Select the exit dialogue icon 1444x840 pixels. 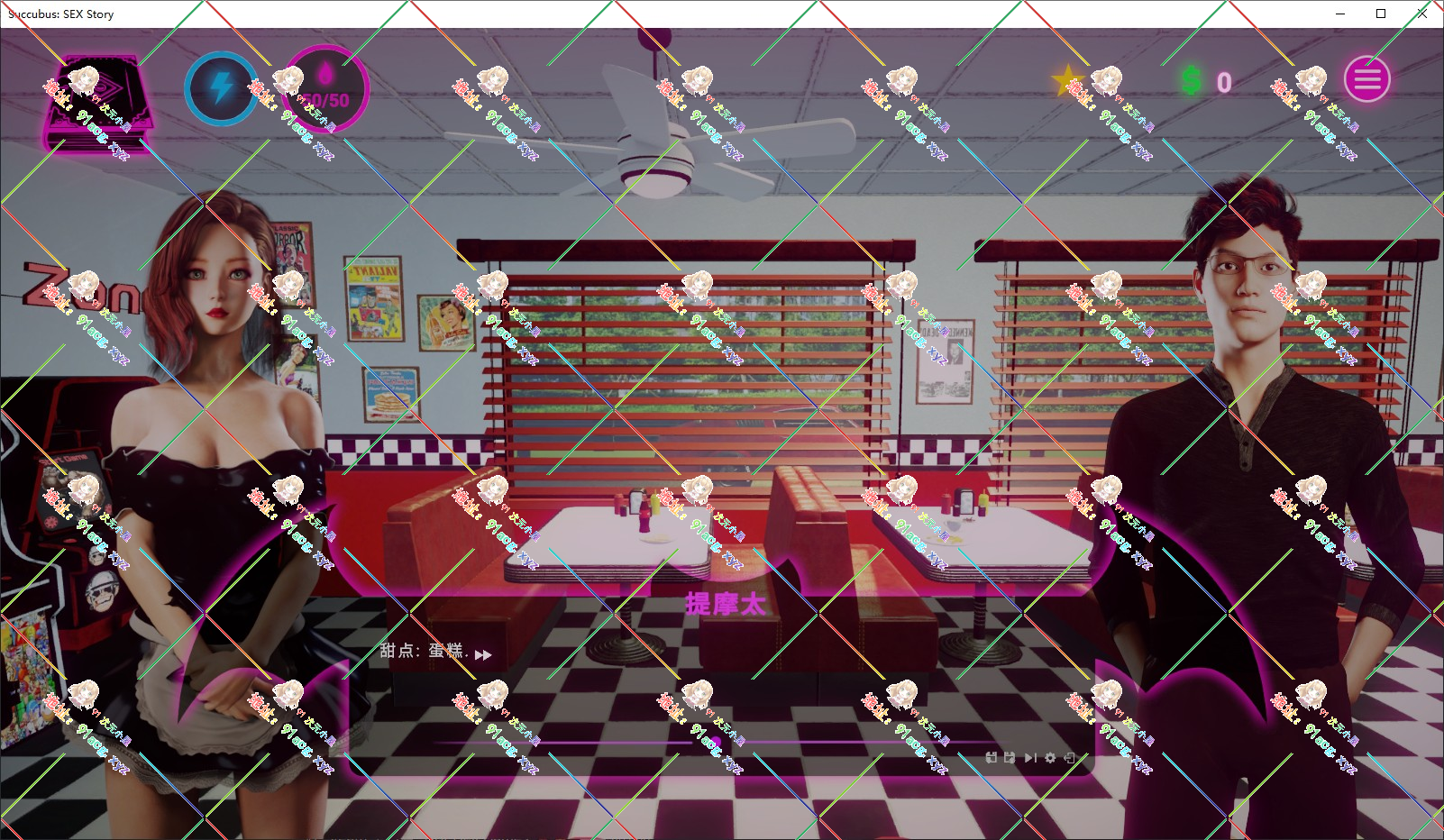point(1070,757)
